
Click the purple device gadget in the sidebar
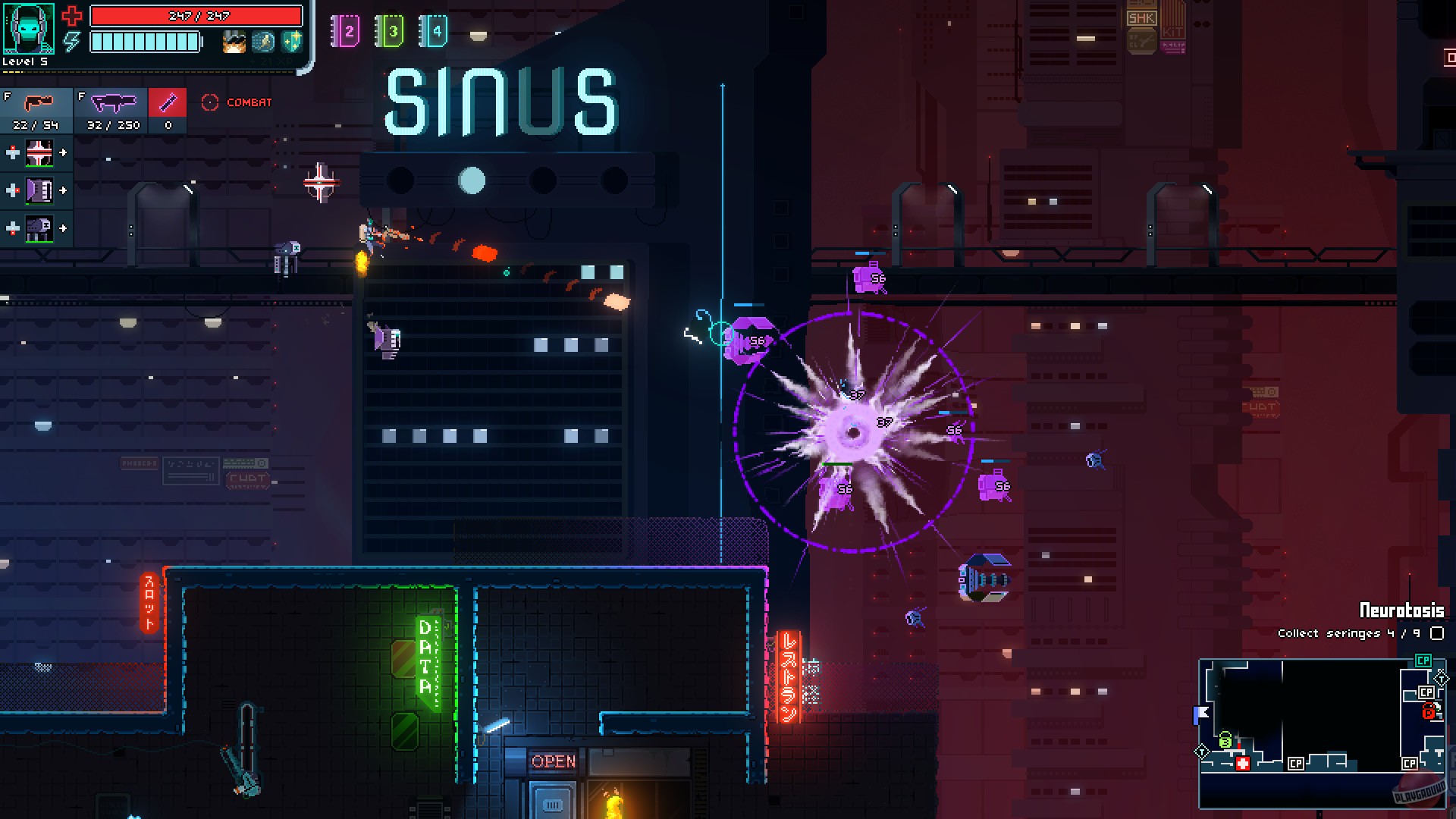pyautogui.click(x=40, y=190)
